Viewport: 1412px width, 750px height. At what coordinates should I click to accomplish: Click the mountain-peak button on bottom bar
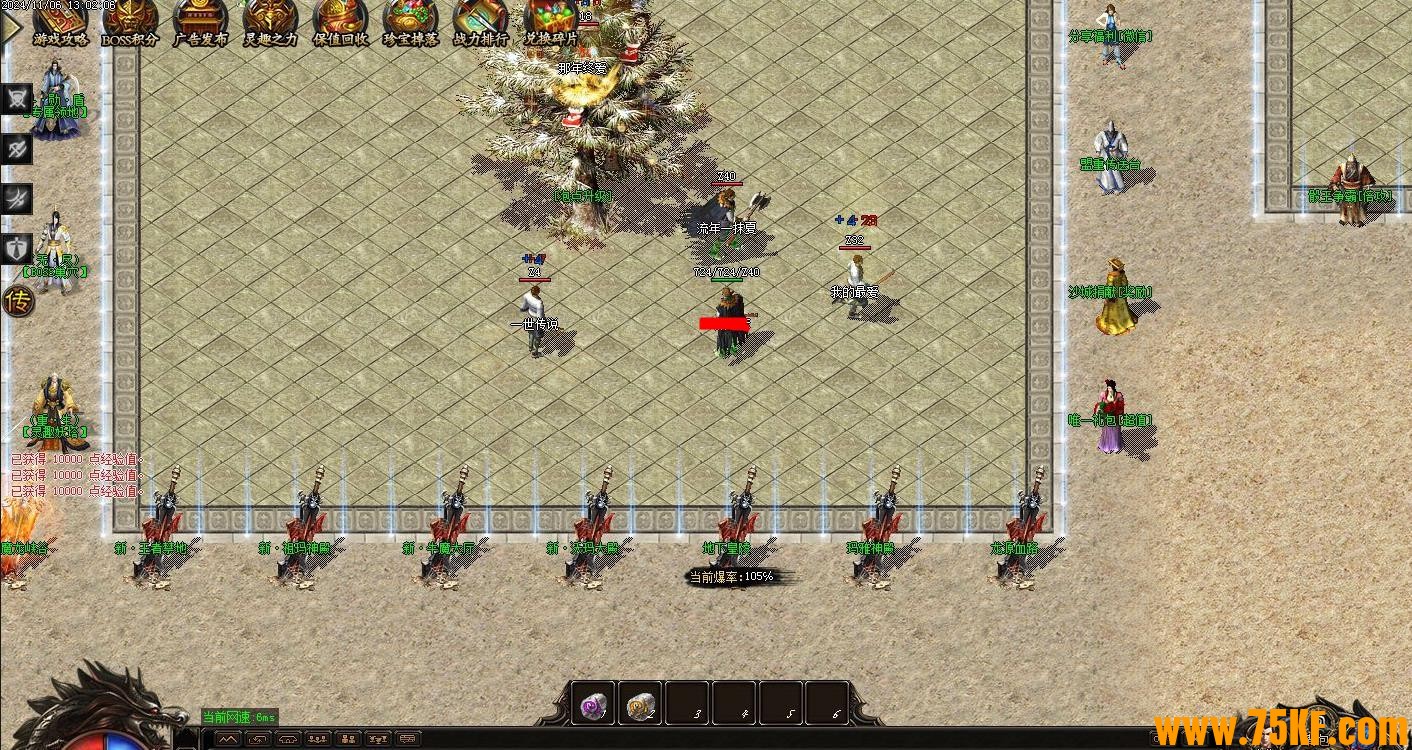(229, 739)
